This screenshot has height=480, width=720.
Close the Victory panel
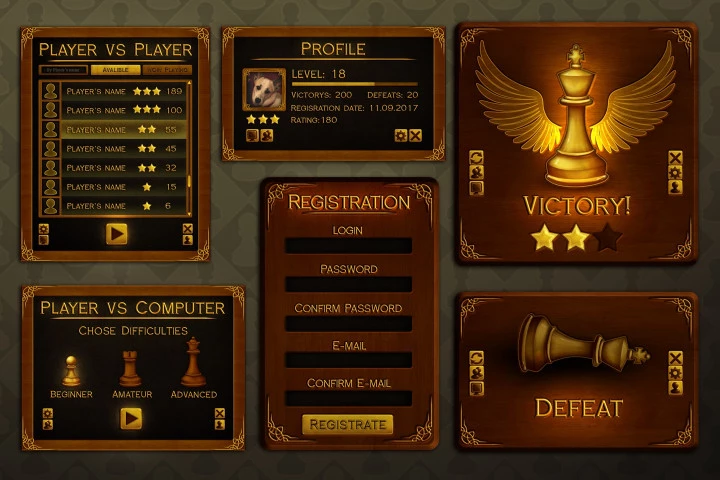[675, 157]
